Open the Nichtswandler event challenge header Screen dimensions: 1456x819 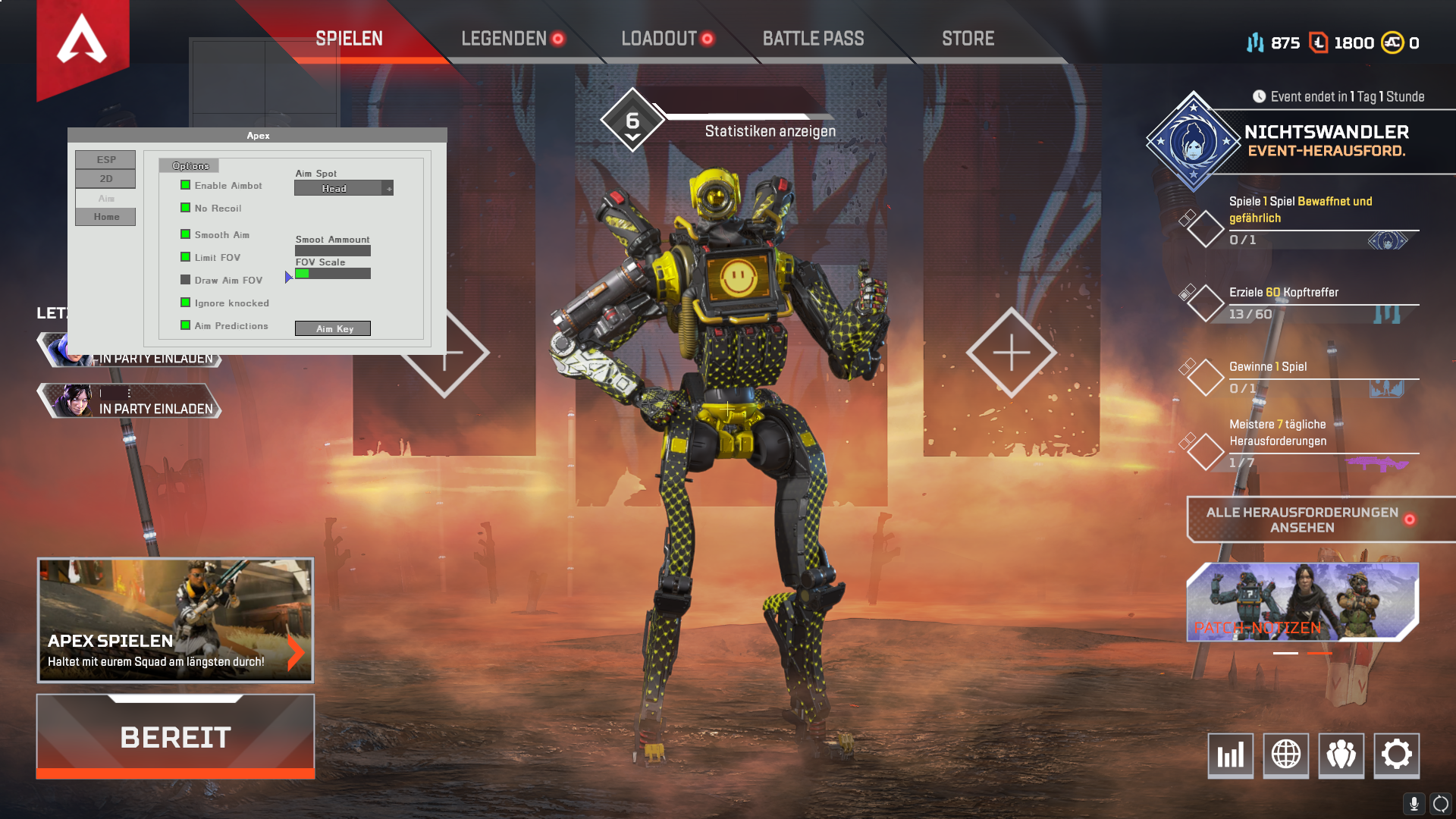point(1326,141)
